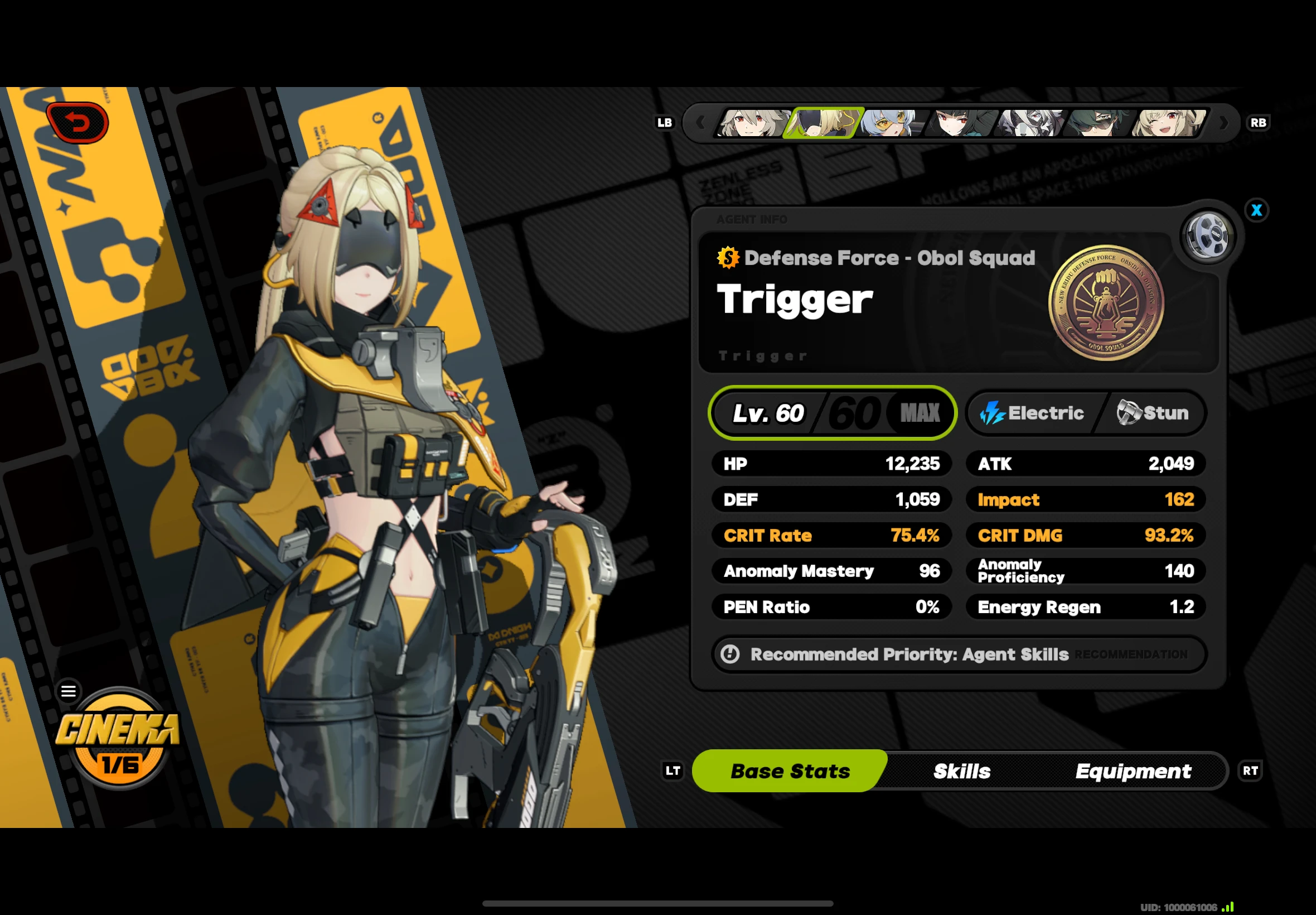Open the hamburger menu above Cinema badge
Viewport: 1316px width, 915px height.
pyautogui.click(x=68, y=691)
